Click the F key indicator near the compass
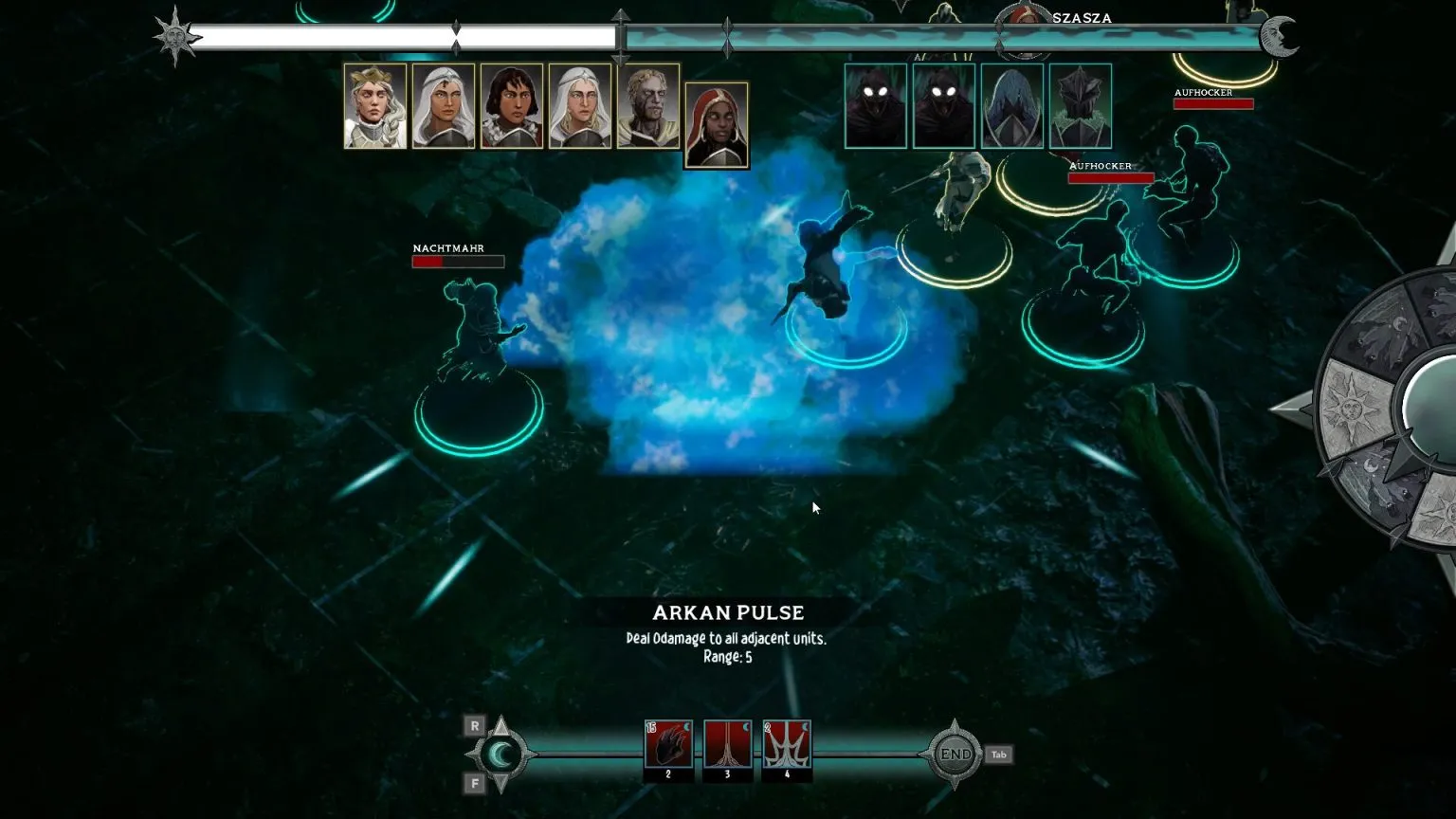 click(474, 785)
